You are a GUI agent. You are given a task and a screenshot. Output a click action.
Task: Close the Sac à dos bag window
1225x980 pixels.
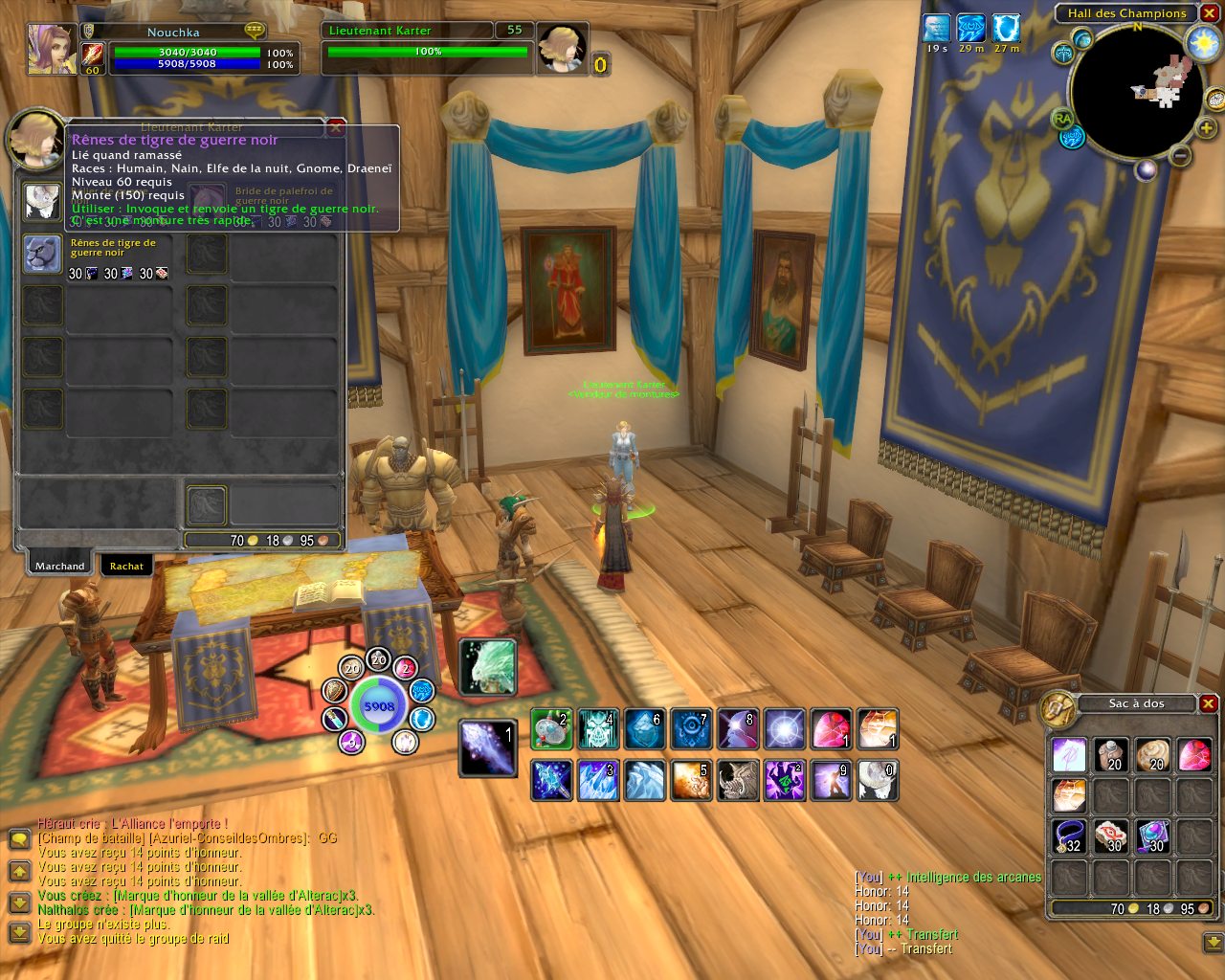click(x=1208, y=703)
